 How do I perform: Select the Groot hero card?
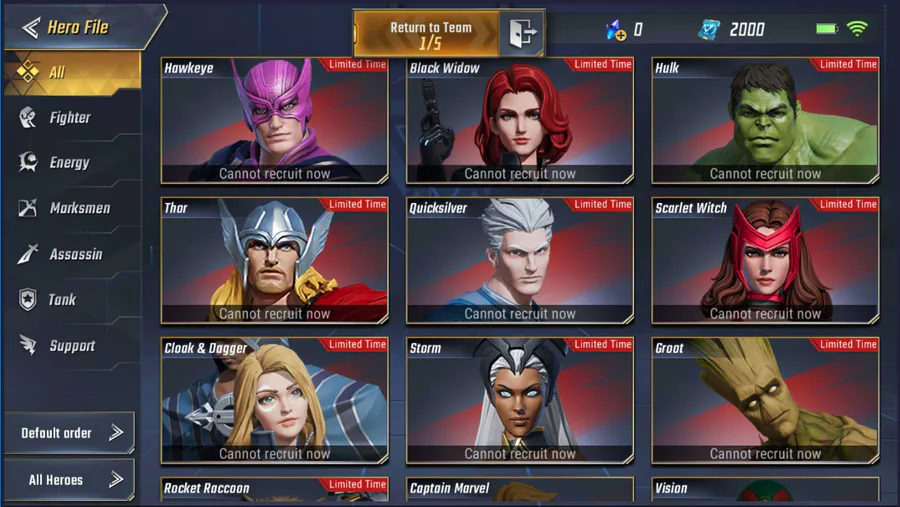coord(765,401)
